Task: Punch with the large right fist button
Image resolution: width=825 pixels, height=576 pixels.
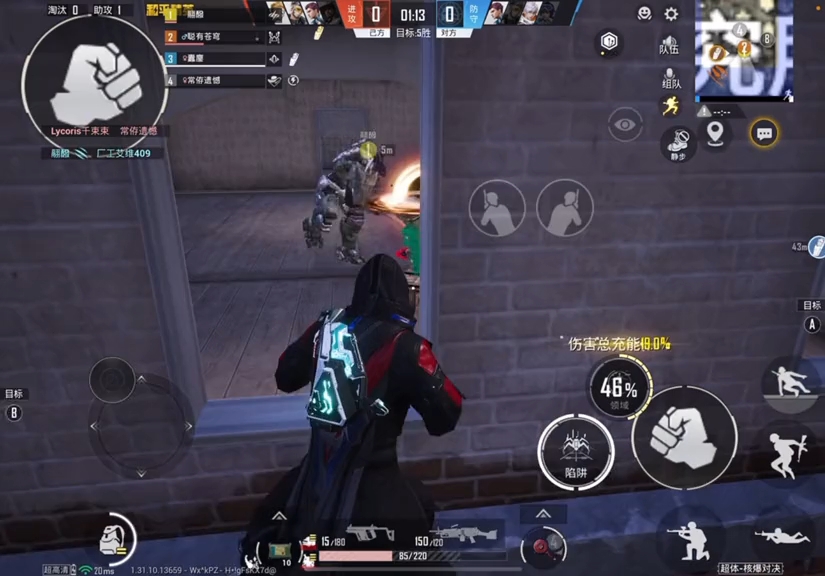Action: pos(684,436)
